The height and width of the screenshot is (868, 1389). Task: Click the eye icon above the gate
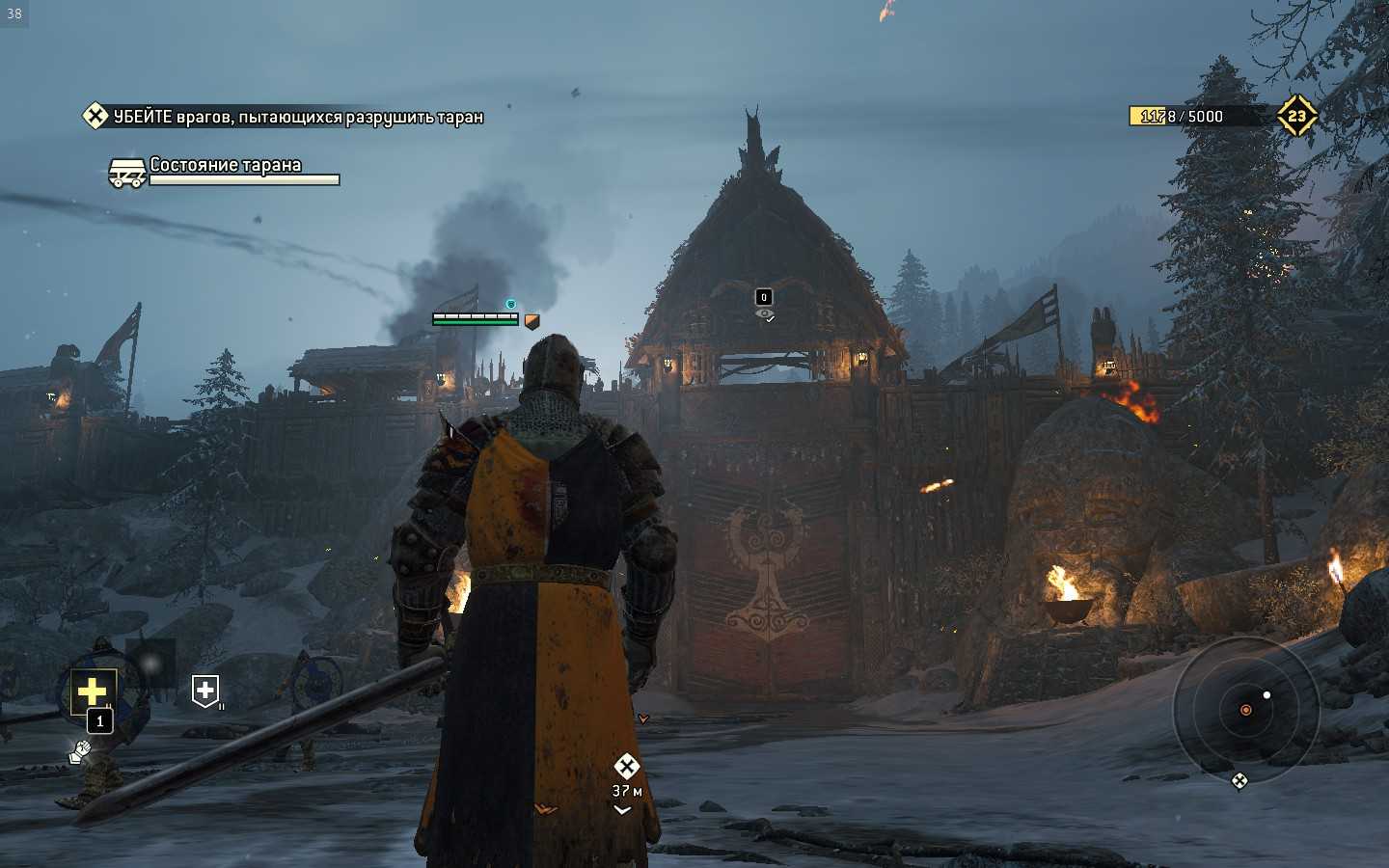tap(764, 313)
